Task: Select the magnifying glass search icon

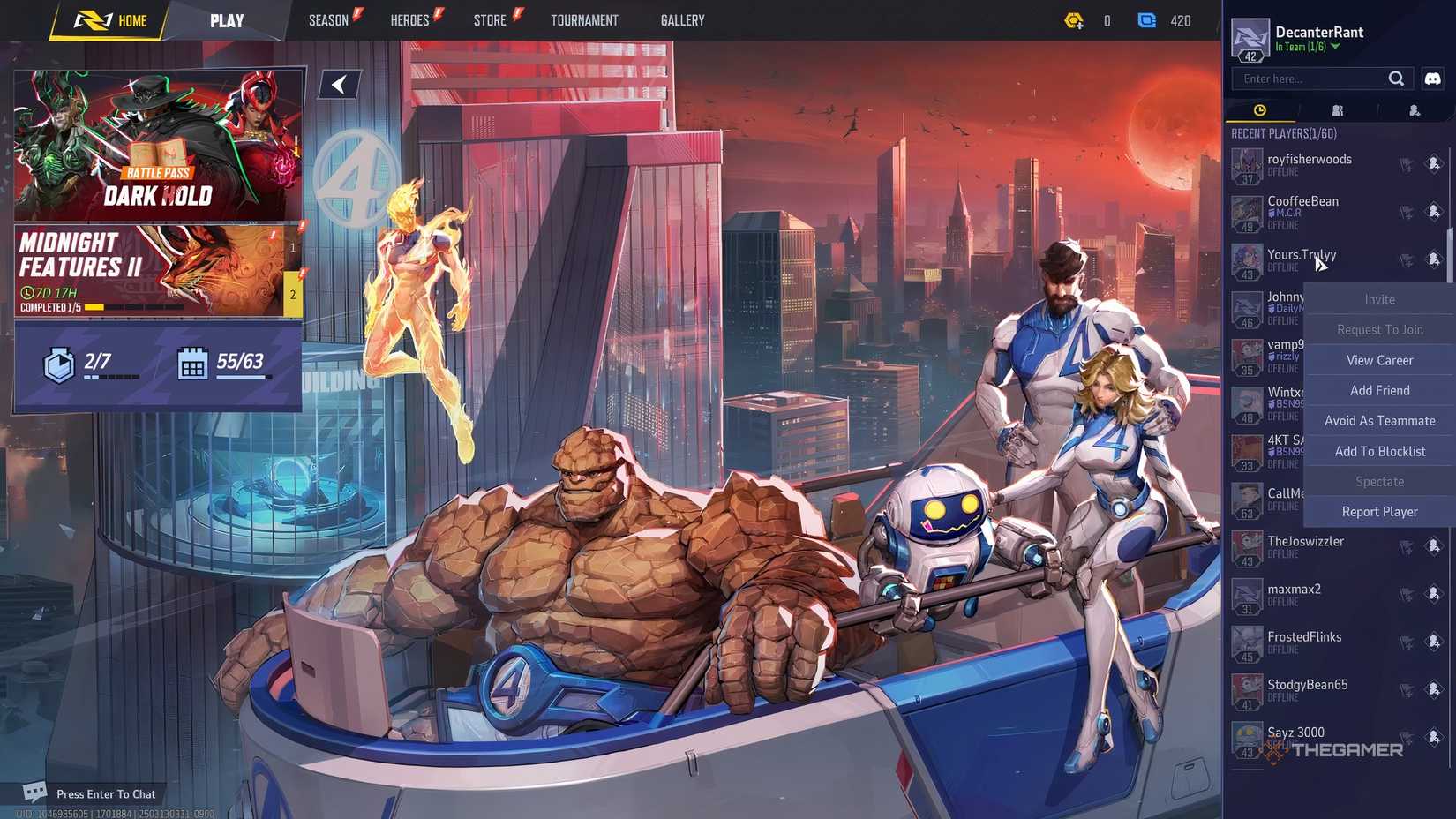Action: pyautogui.click(x=1397, y=78)
